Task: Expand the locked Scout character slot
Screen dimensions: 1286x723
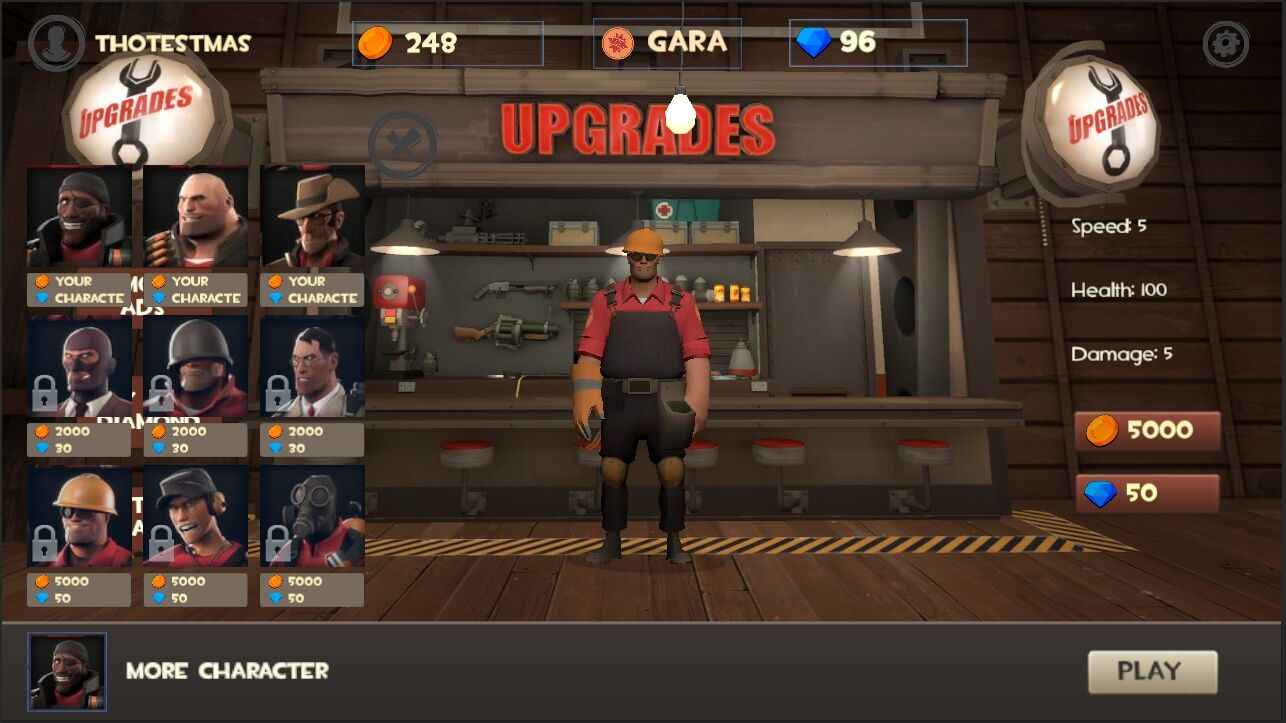Action: click(195, 515)
